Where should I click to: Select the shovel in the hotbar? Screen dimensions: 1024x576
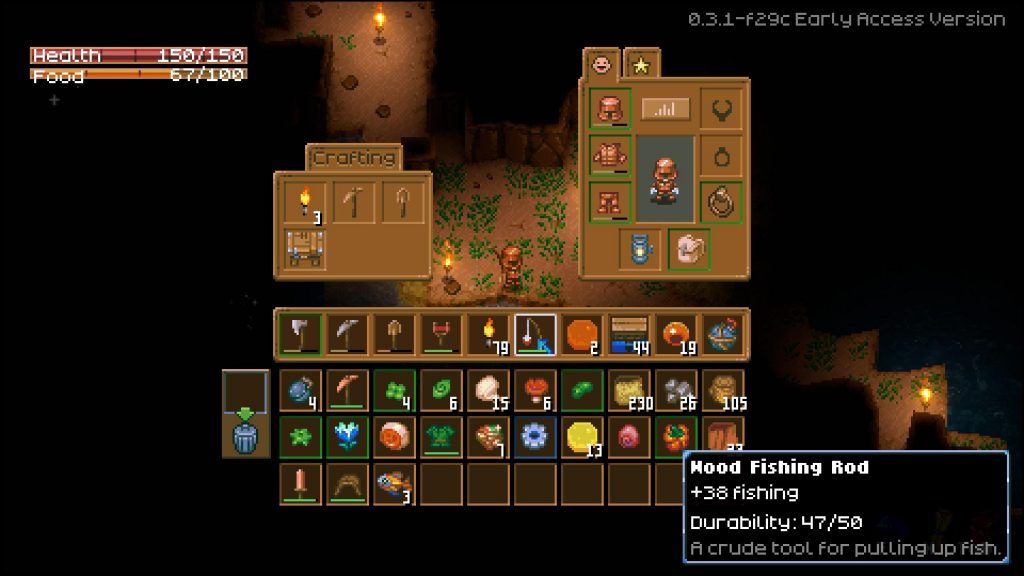coord(394,334)
